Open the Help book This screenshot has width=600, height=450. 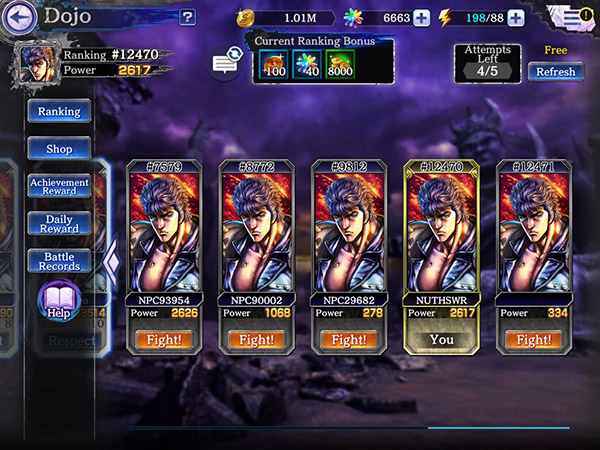click(59, 301)
